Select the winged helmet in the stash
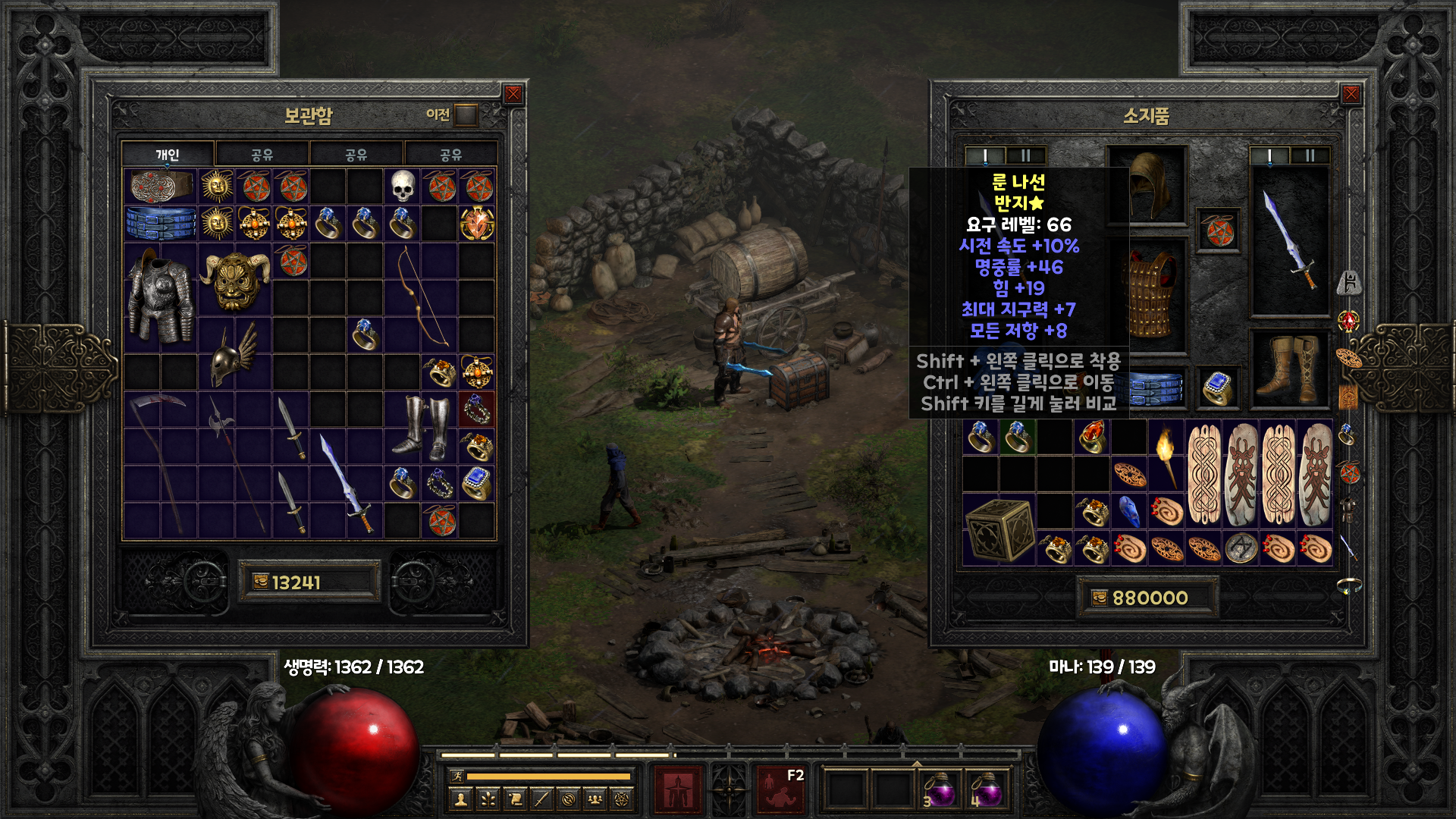1456x819 pixels. pos(234,353)
